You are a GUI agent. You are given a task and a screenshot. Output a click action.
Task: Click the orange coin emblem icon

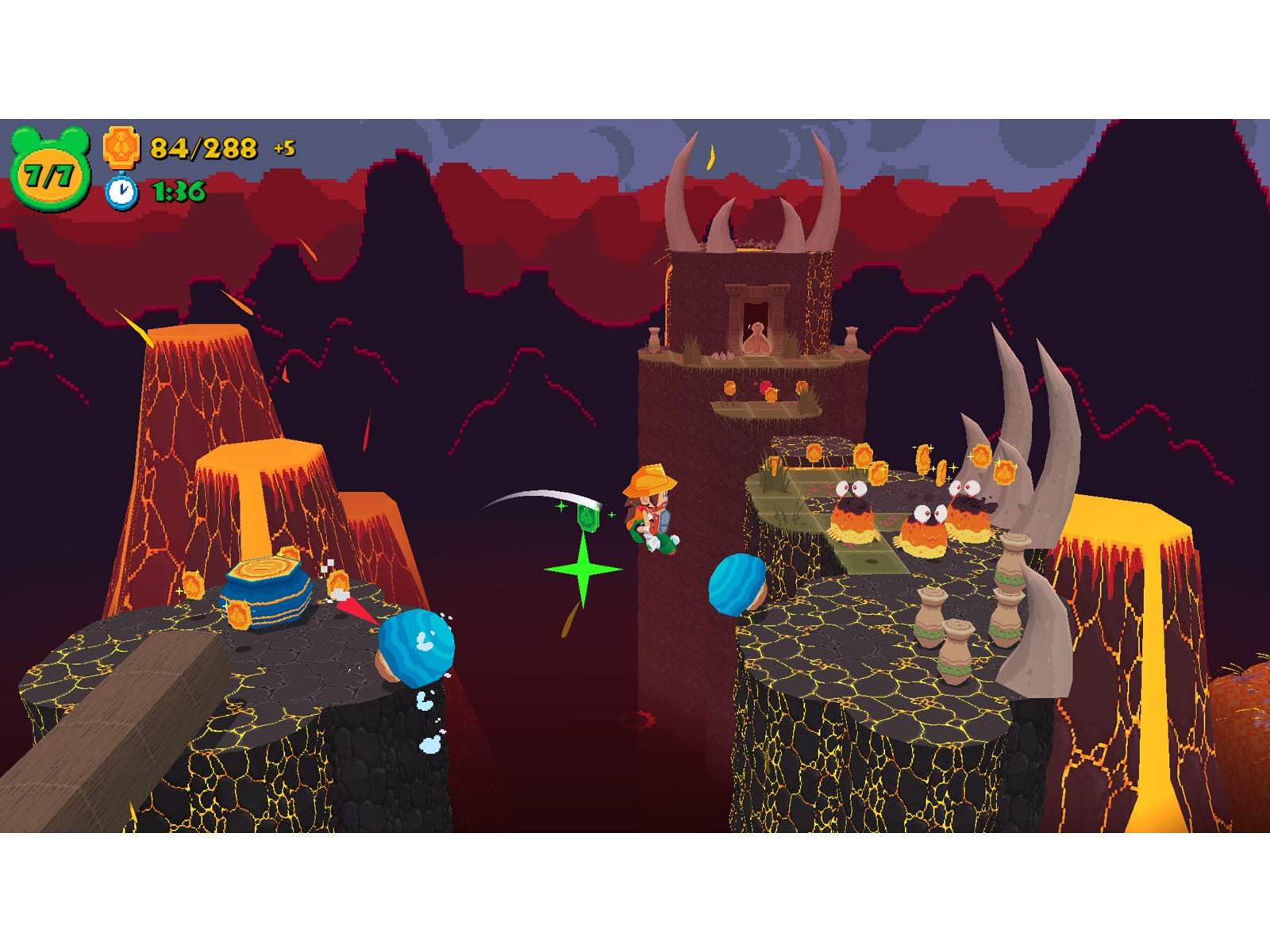121,147
